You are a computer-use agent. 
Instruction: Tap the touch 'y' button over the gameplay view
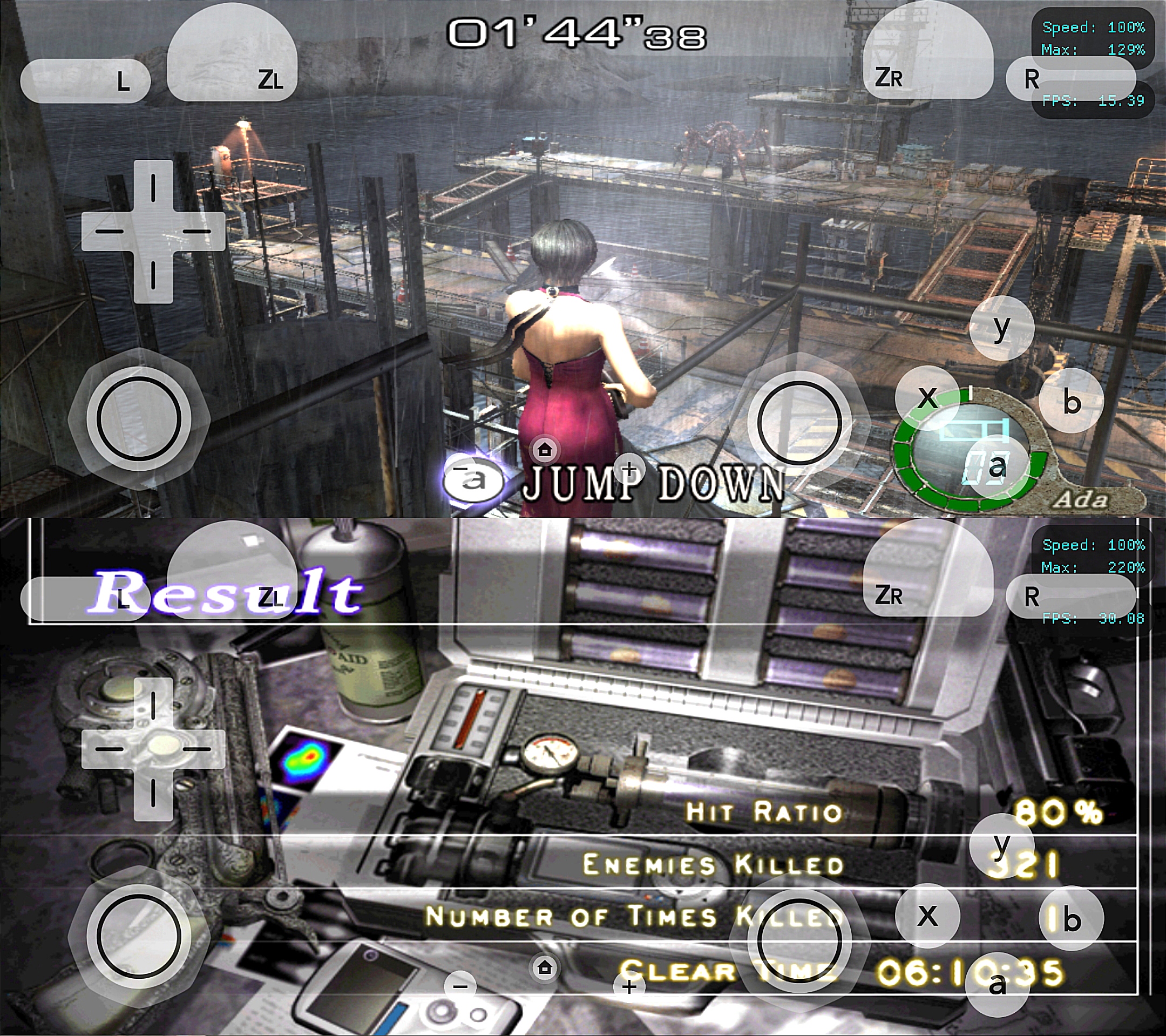click(x=1002, y=328)
